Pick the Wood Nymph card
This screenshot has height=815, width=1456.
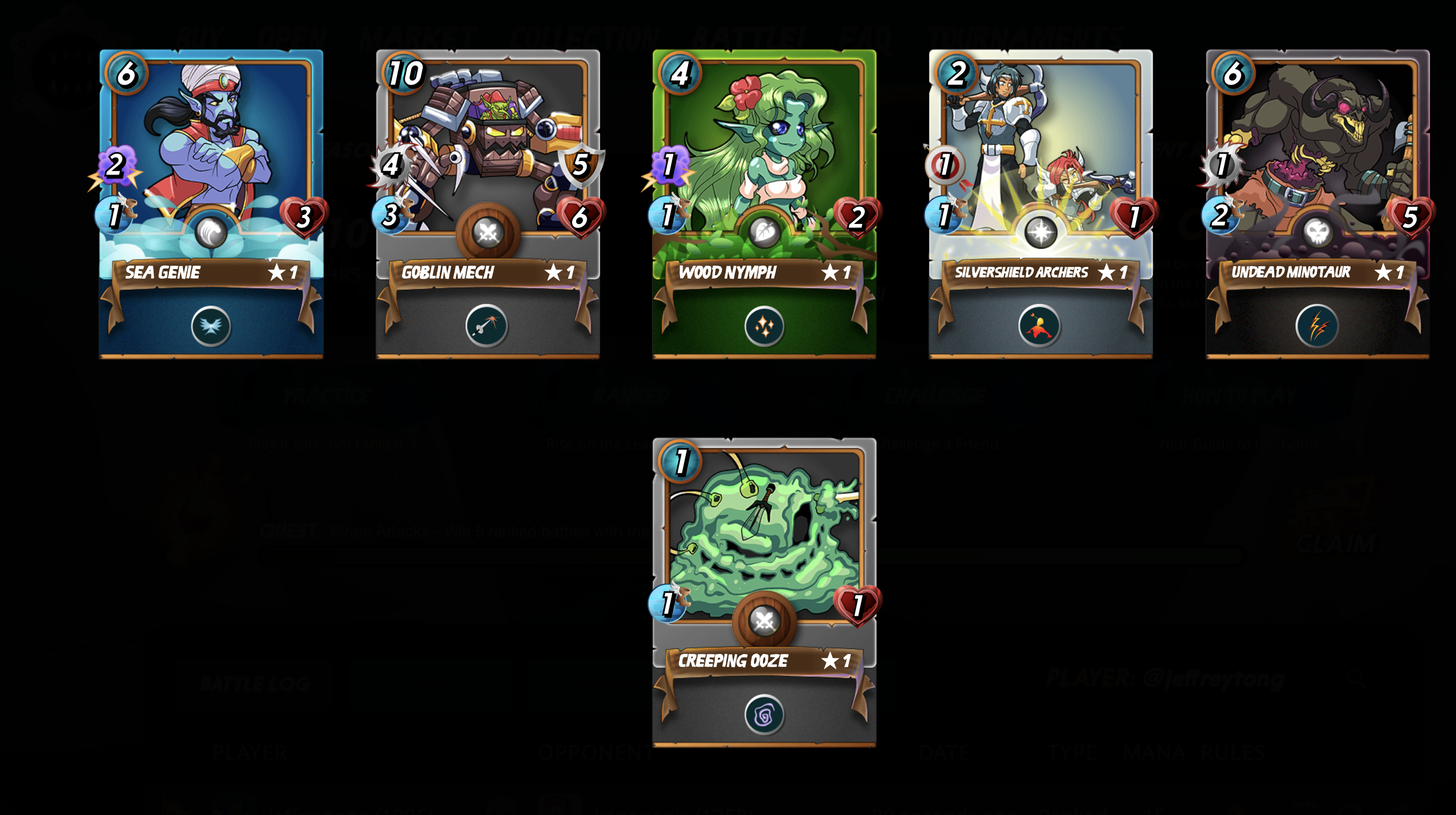point(764,169)
